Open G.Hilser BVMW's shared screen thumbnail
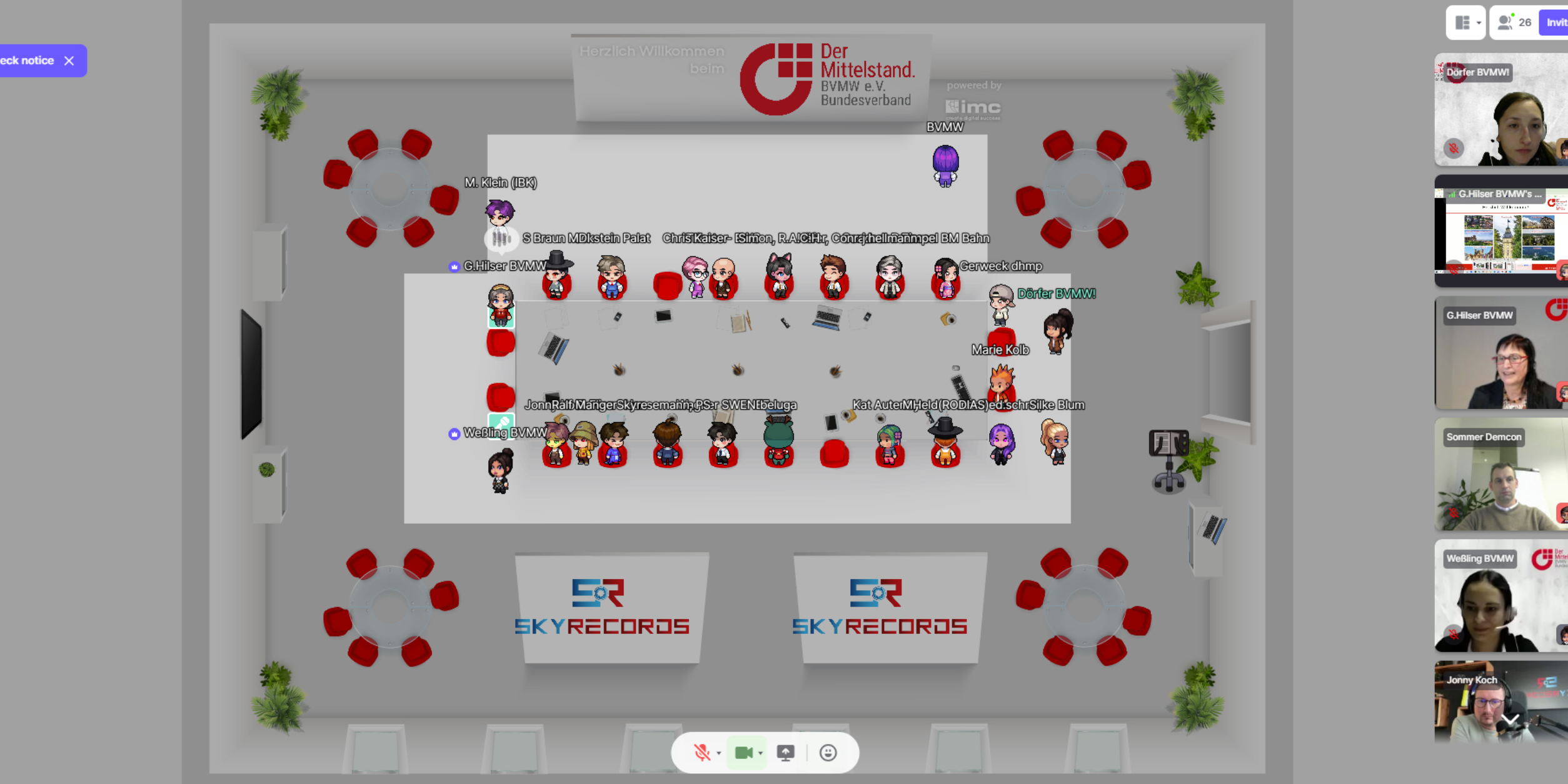This screenshot has width=1568, height=784. pyautogui.click(x=1500, y=231)
